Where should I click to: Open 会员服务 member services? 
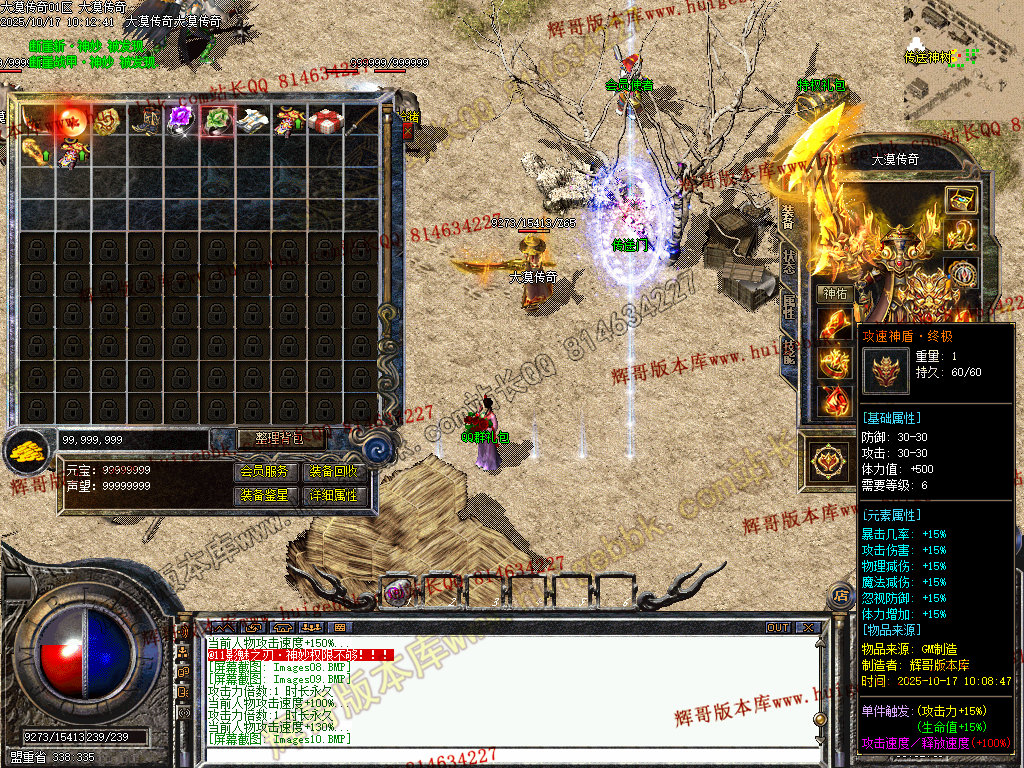(264, 472)
